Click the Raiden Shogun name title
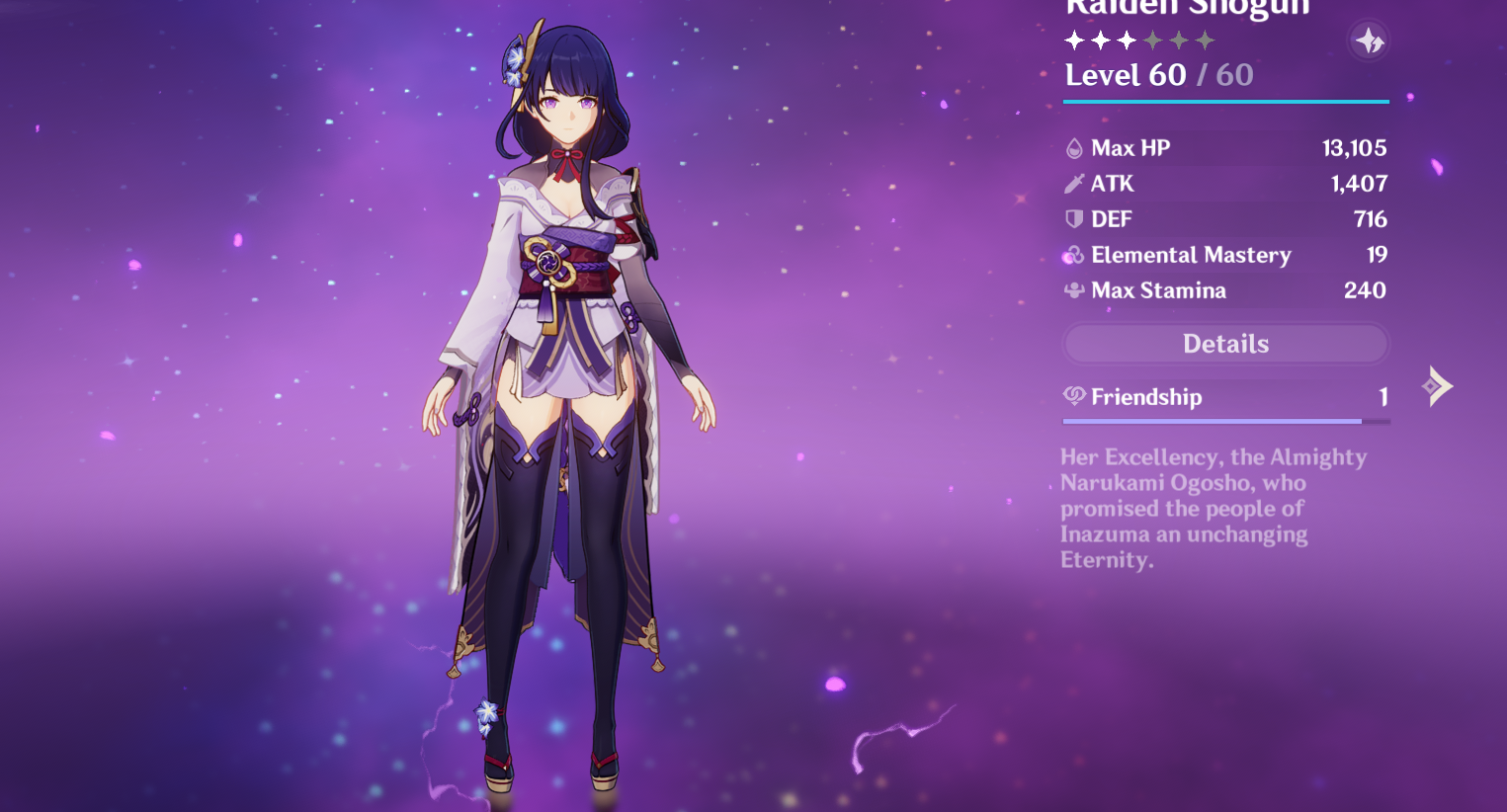The width and height of the screenshot is (1507, 812). [1184, 8]
